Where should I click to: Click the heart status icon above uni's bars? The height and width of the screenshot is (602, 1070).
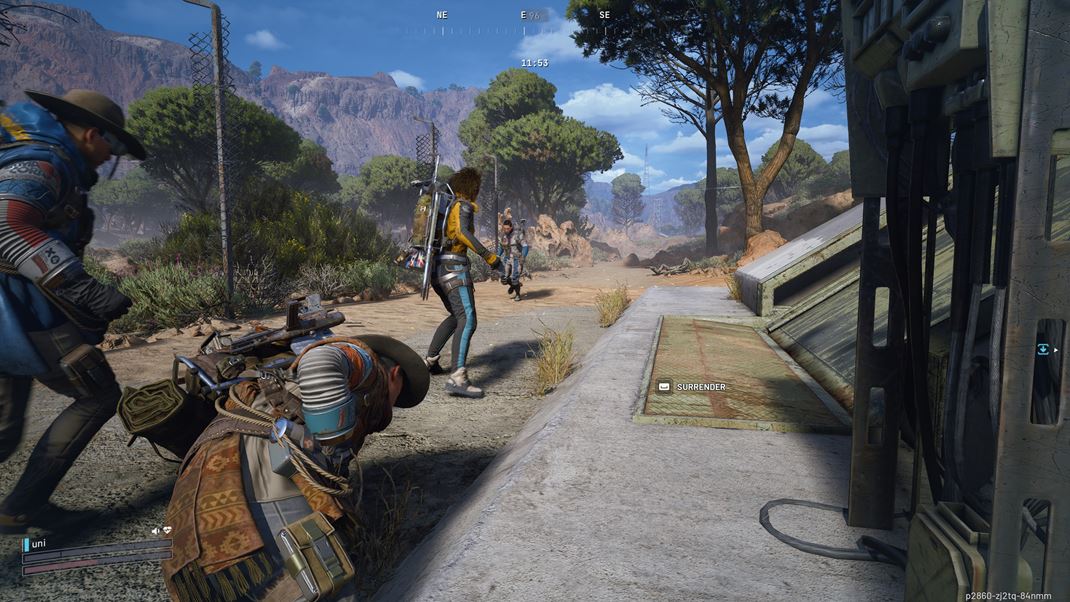click(x=167, y=530)
